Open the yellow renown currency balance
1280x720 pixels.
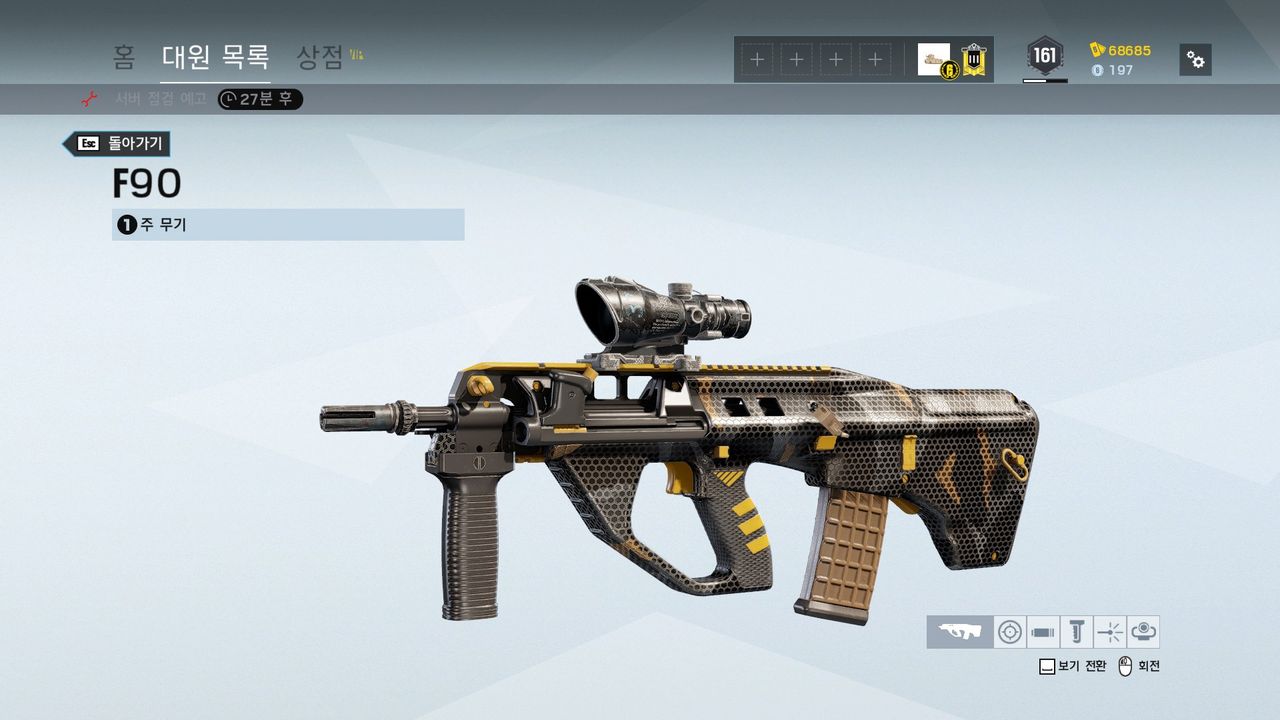pos(1121,50)
